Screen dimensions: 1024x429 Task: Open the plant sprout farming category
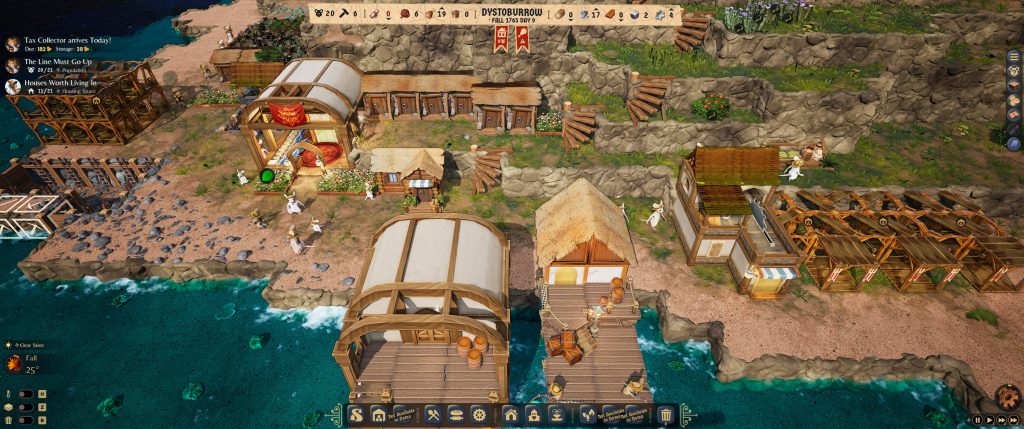click(x=587, y=414)
